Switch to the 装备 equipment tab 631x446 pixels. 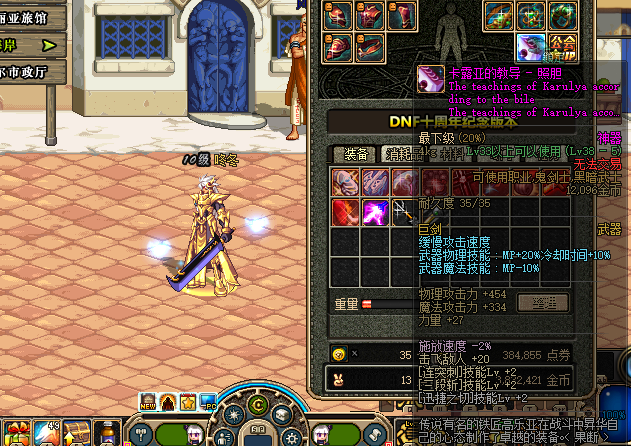click(355, 154)
